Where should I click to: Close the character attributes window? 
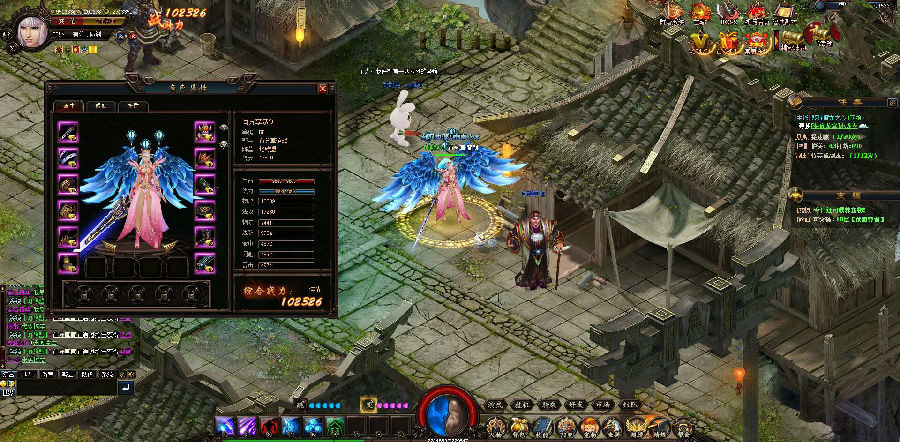[322, 88]
